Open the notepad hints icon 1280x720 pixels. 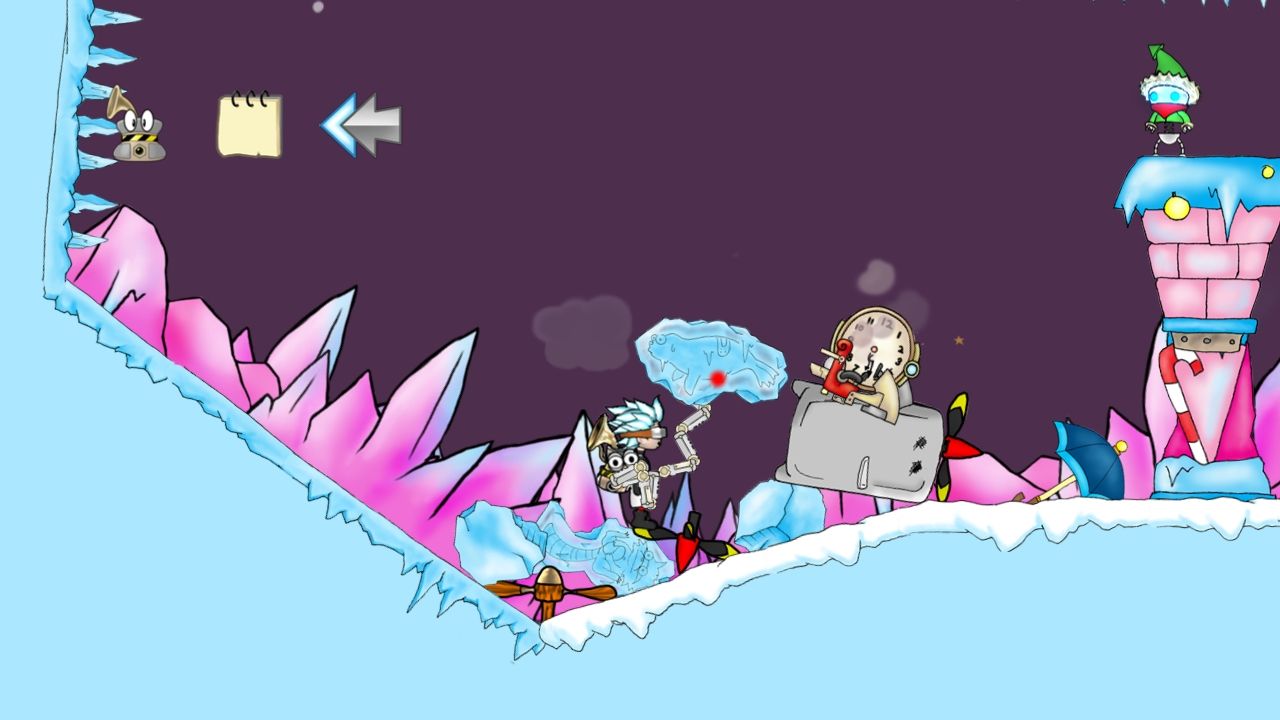250,125
